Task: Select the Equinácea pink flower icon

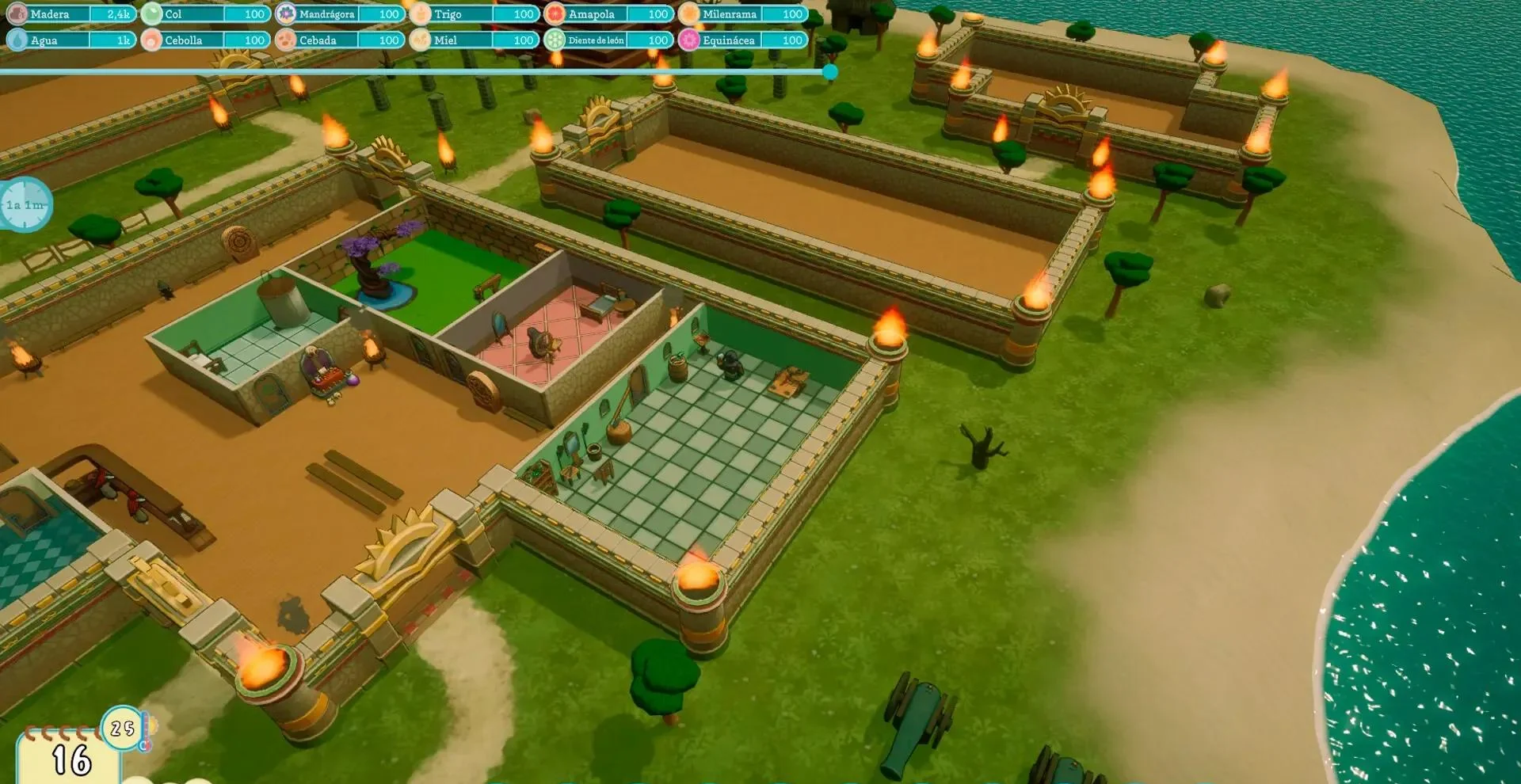Action: click(x=691, y=40)
